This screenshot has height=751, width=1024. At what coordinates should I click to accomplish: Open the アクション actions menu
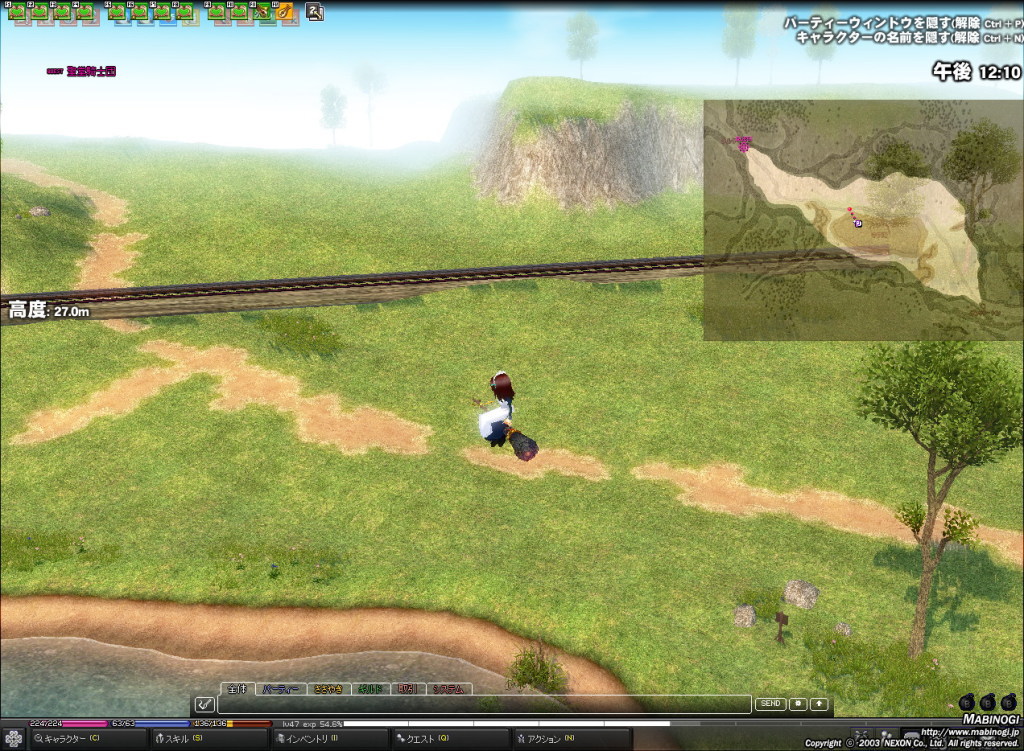click(x=544, y=739)
